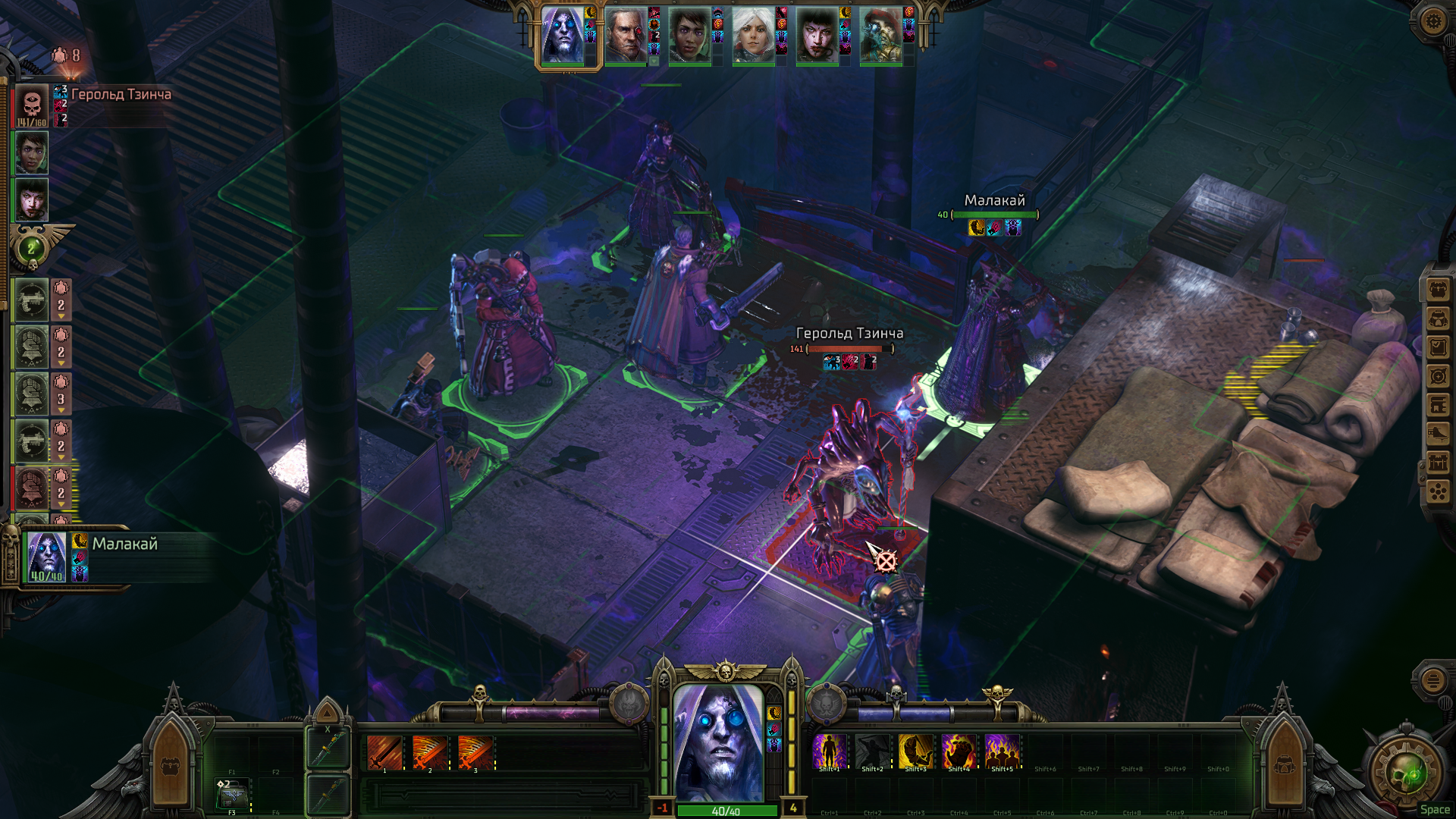Select the white-haired woman's party portrait
The height and width of the screenshot is (819, 1456).
(753, 36)
